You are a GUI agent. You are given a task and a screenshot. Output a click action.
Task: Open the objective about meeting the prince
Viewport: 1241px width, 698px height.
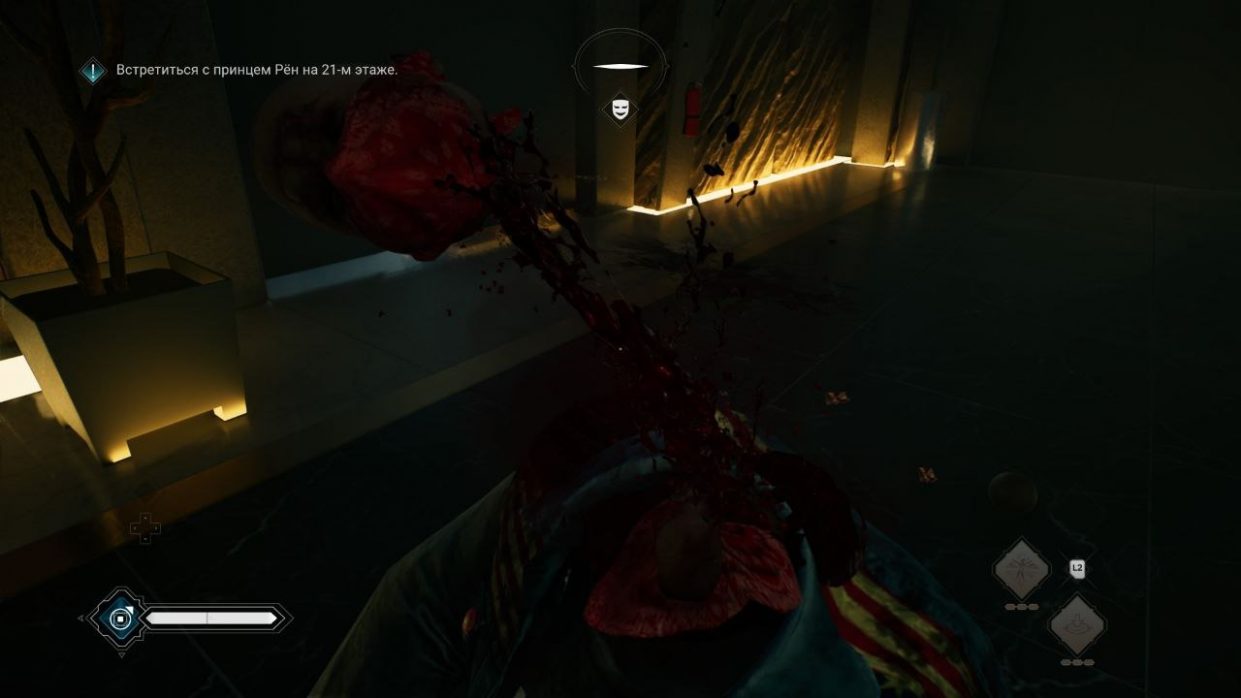click(x=256, y=70)
